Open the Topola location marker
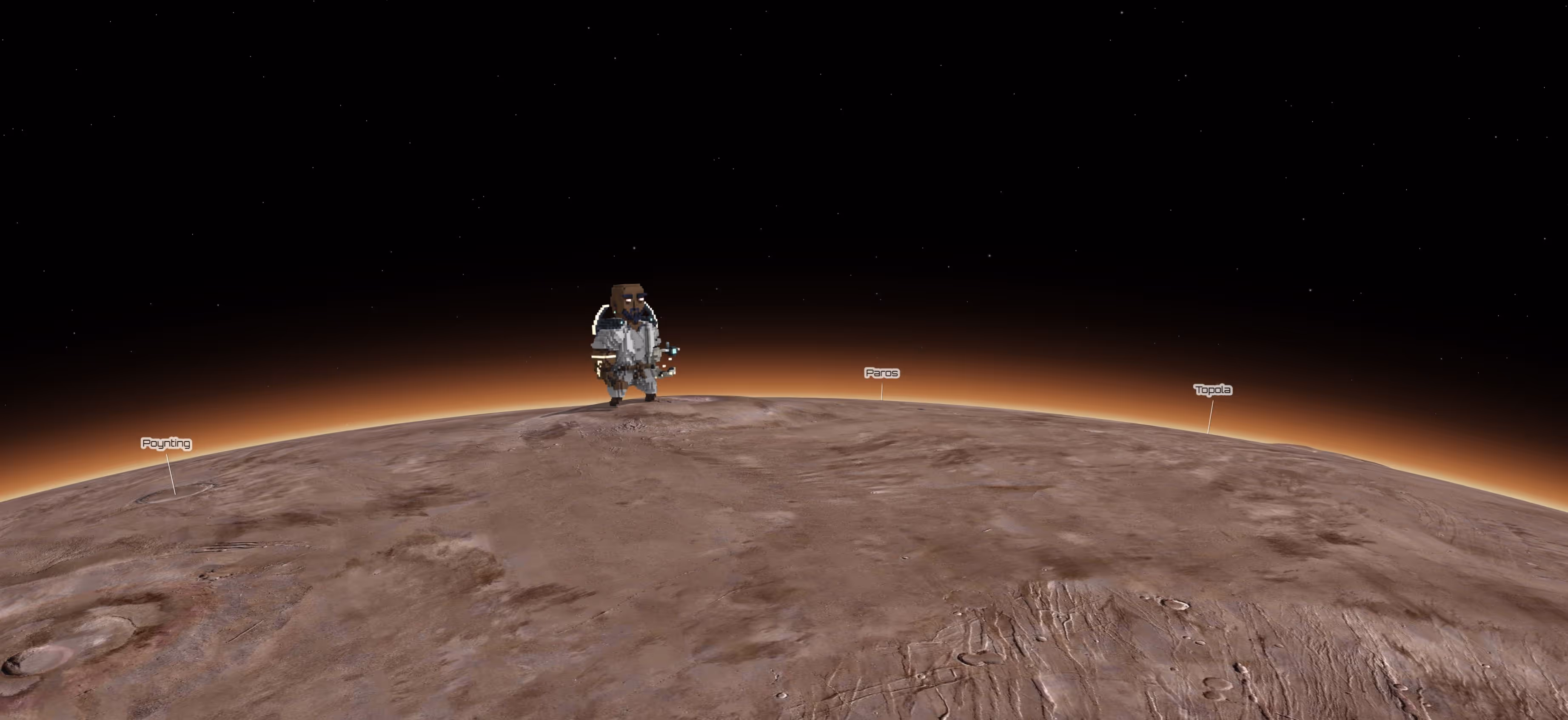 pyautogui.click(x=1212, y=390)
